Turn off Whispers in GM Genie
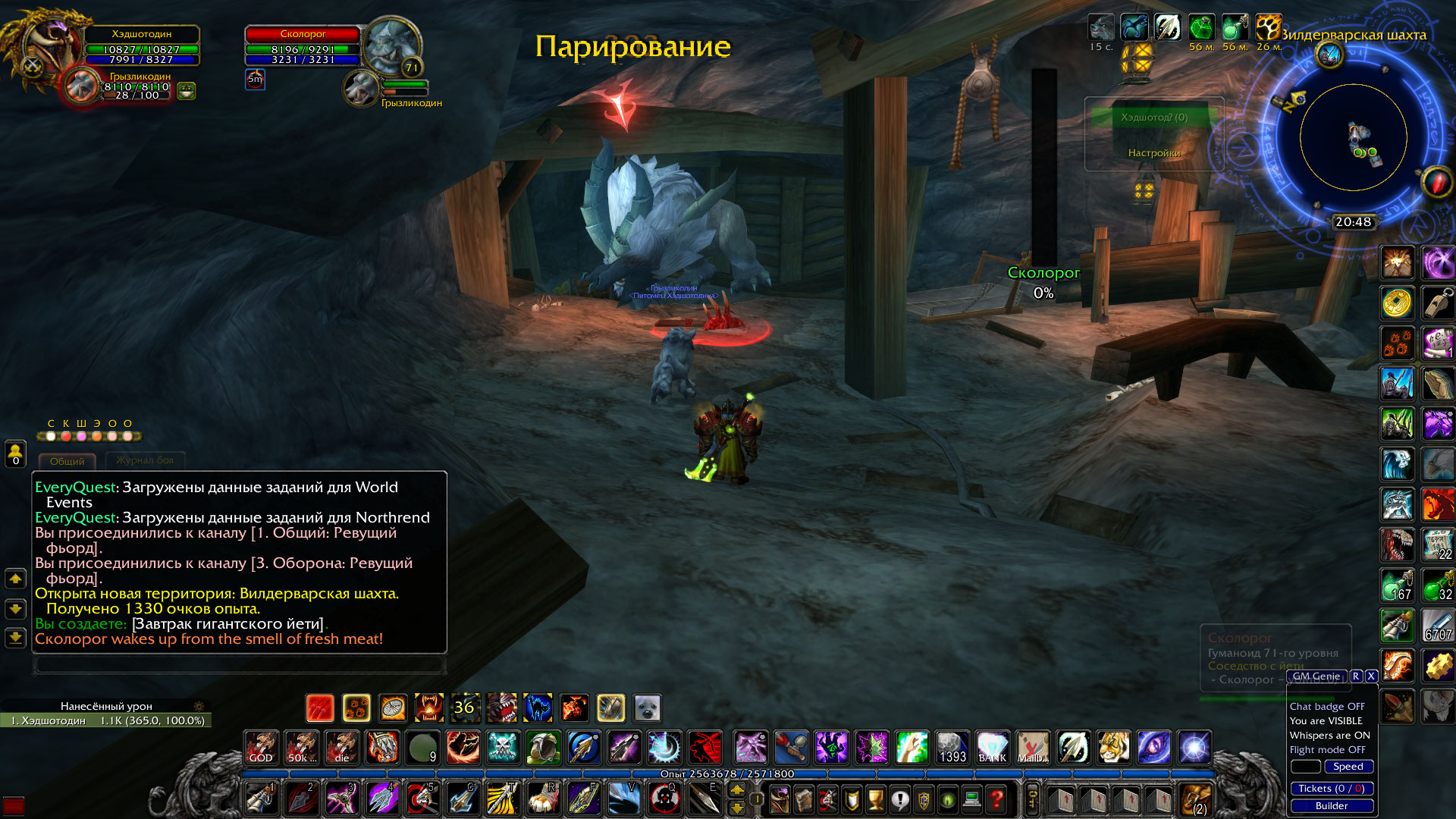Viewport: 1456px width, 819px height. click(x=1329, y=735)
